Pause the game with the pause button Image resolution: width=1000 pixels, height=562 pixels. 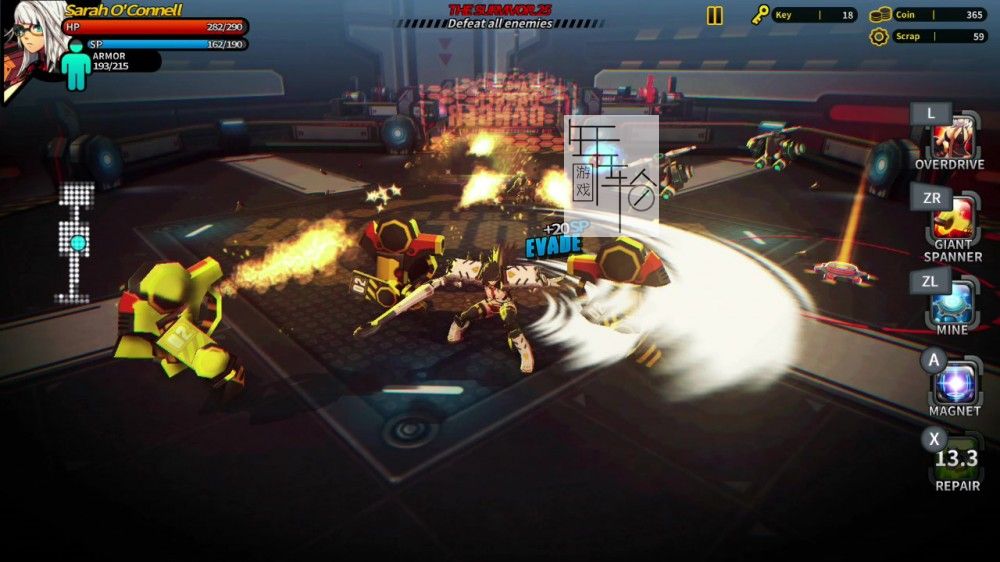(x=714, y=15)
